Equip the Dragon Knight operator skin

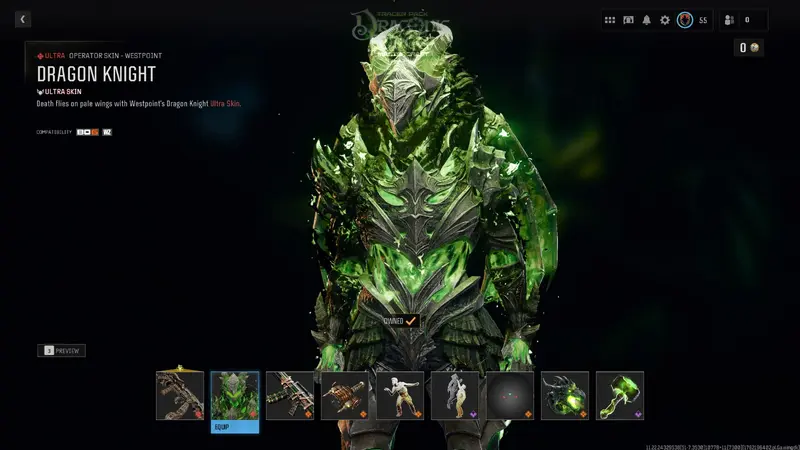[235, 426]
